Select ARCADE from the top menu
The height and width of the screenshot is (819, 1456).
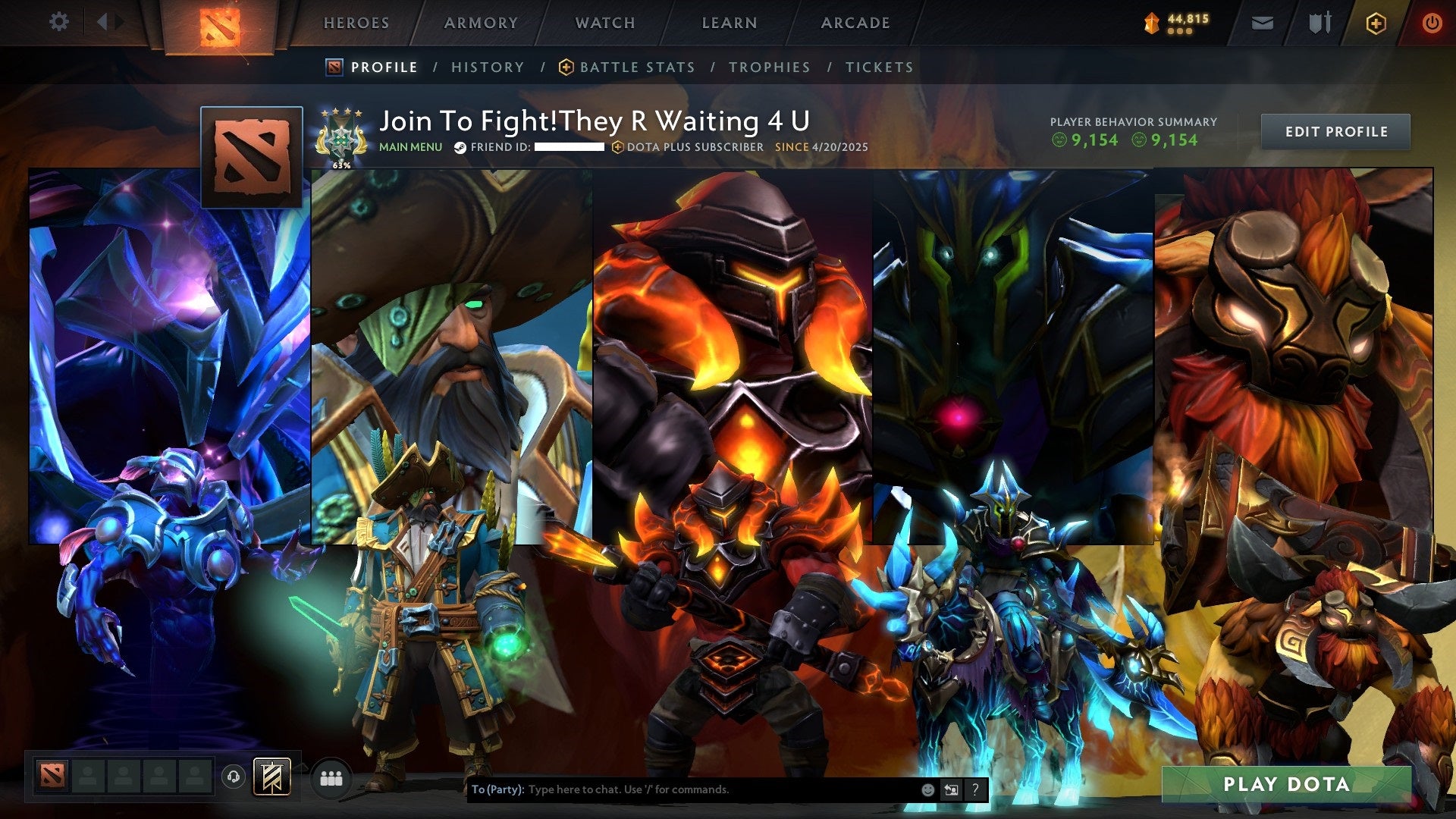coord(855,23)
